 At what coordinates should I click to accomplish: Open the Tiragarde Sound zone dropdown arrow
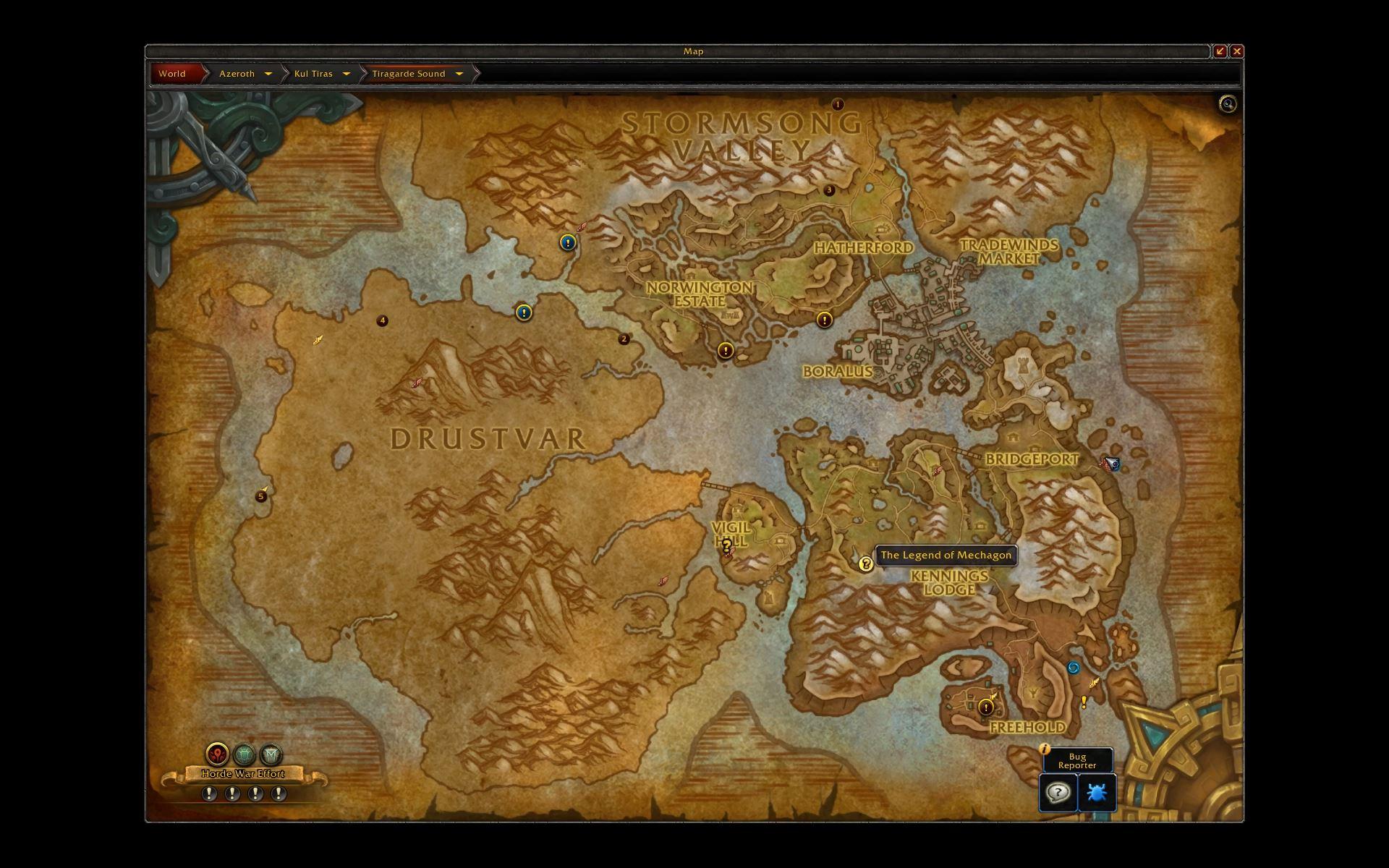tap(459, 74)
